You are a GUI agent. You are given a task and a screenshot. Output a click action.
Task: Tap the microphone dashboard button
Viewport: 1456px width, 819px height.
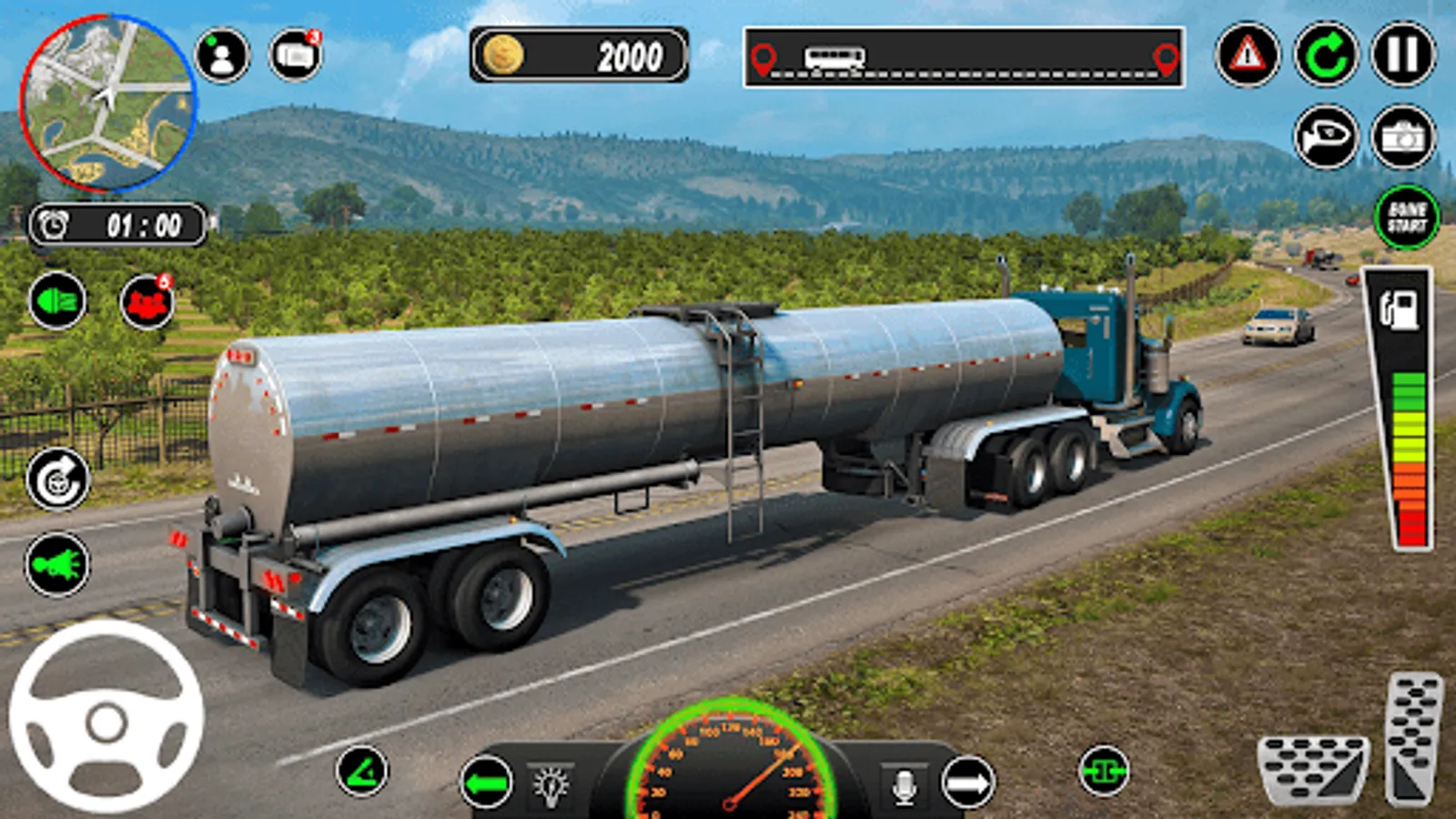tap(904, 784)
